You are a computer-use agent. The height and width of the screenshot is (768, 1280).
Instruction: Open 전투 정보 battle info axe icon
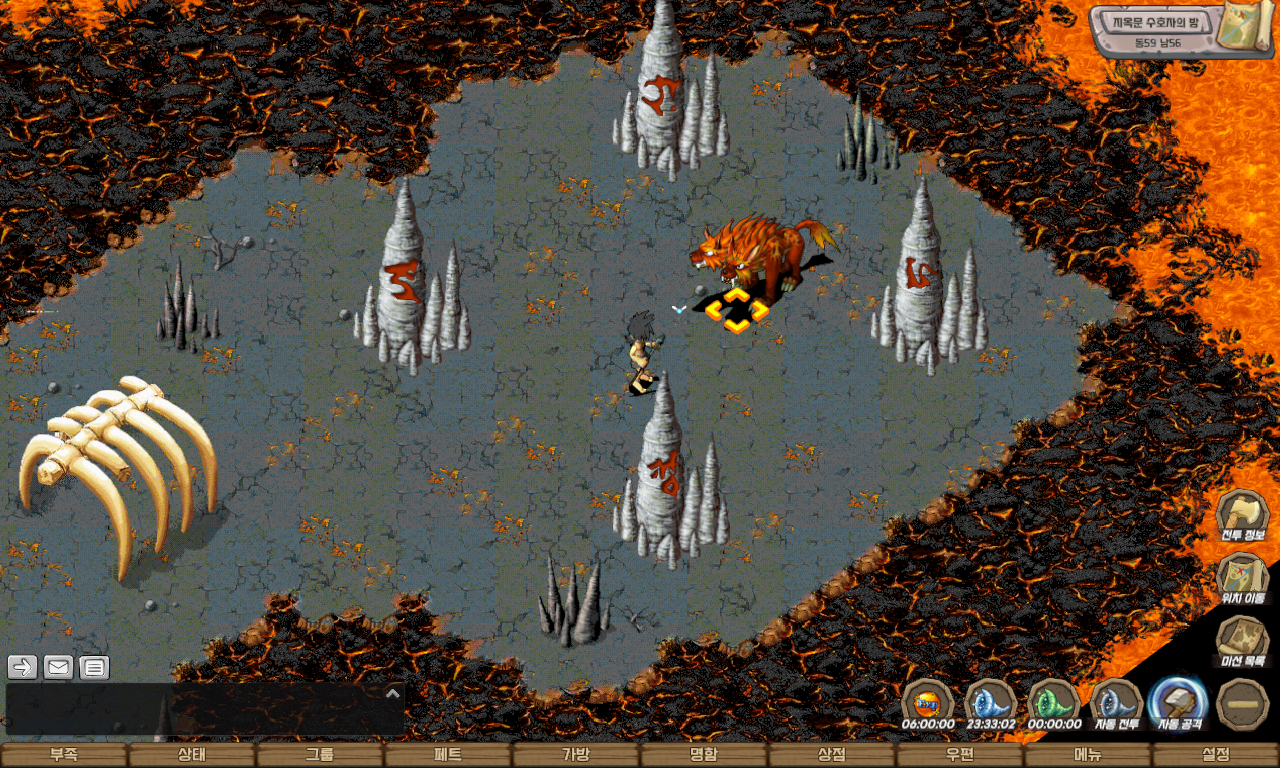[x=1243, y=515]
